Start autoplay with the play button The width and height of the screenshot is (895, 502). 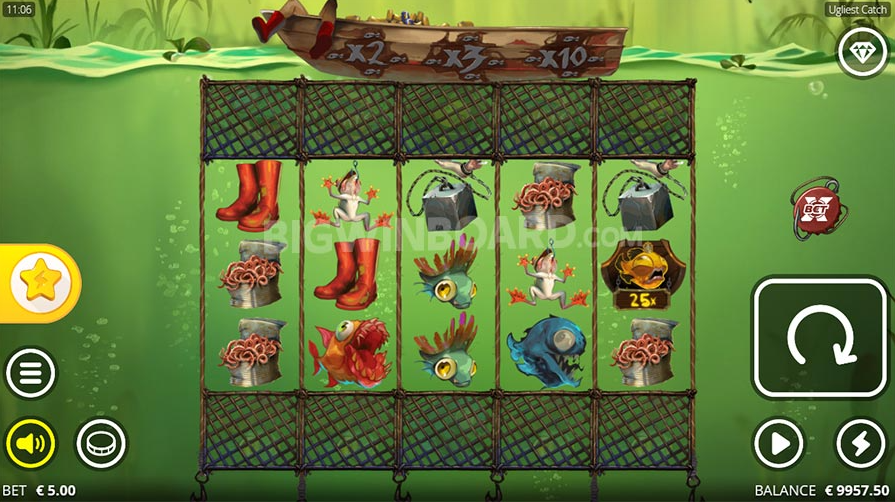tap(778, 444)
